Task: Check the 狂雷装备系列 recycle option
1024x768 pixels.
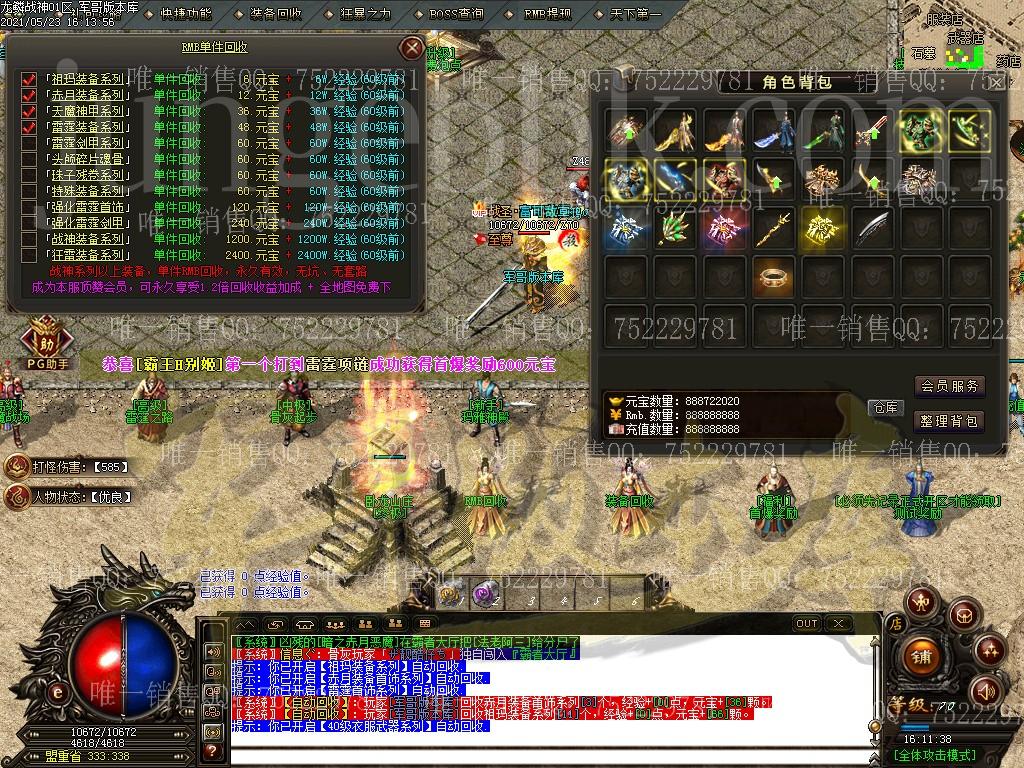Action: point(29,255)
